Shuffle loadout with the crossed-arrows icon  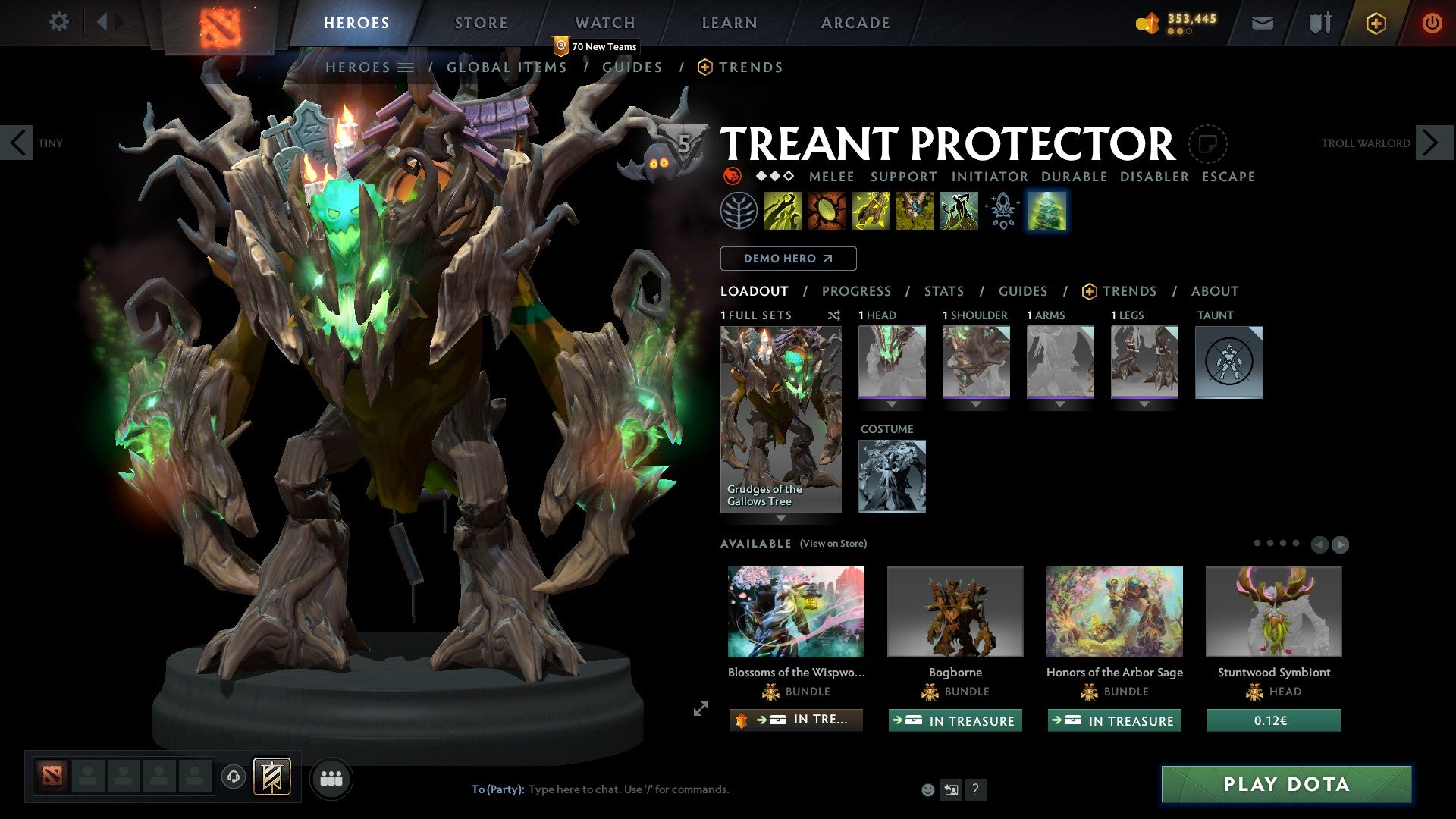click(833, 315)
